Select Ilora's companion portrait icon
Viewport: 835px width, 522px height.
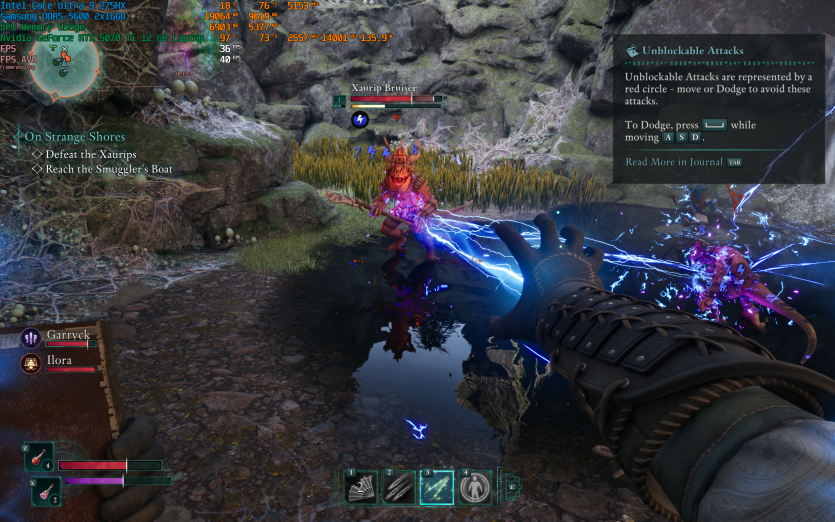30,363
